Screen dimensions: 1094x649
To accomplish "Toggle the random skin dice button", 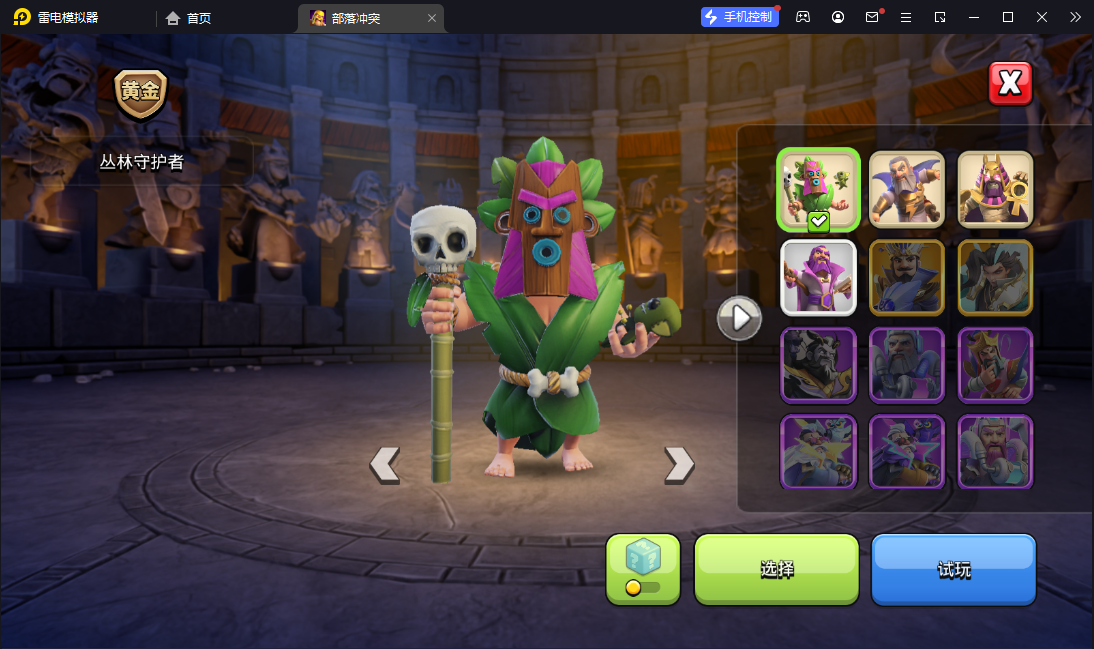I will (643, 569).
